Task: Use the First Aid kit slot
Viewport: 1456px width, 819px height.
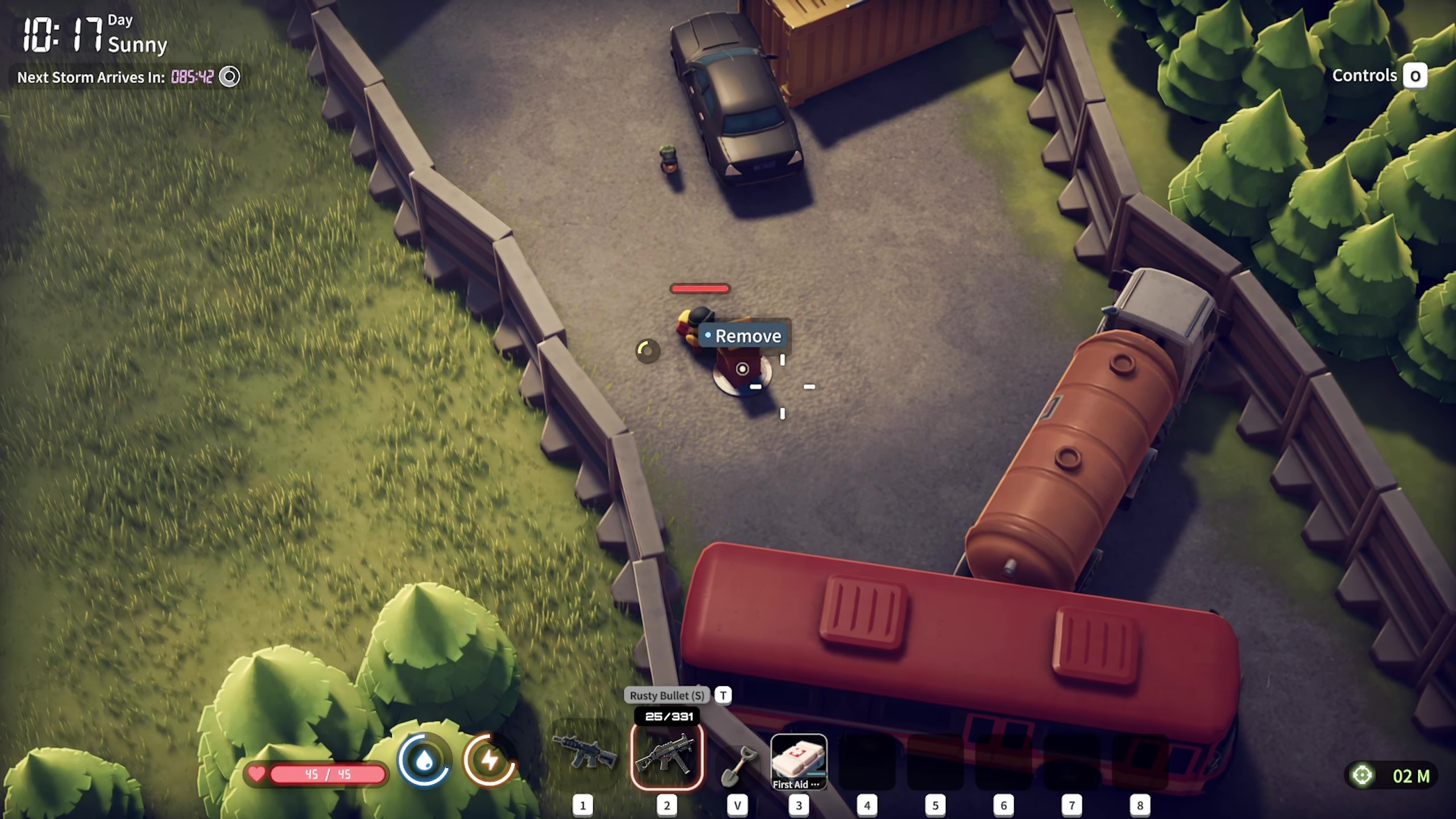Action: pyautogui.click(x=799, y=761)
